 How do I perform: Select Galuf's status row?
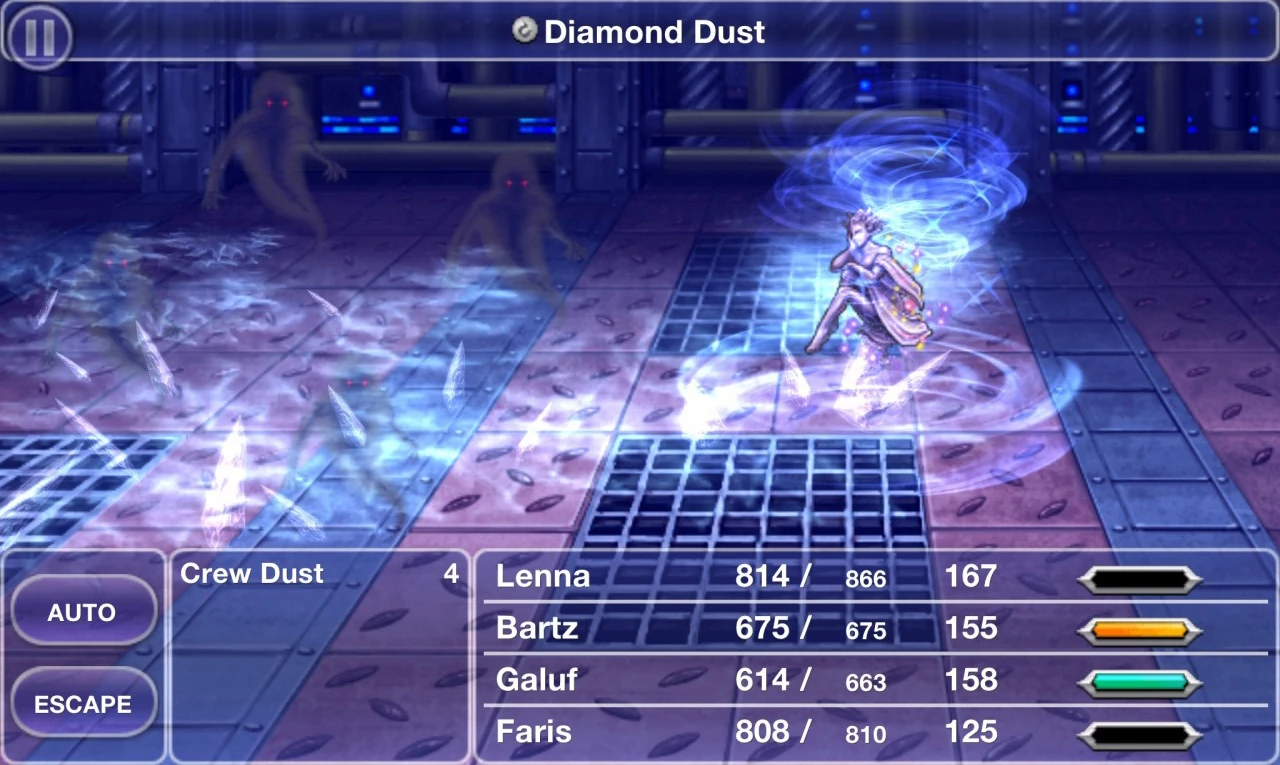tap(537, 680)
